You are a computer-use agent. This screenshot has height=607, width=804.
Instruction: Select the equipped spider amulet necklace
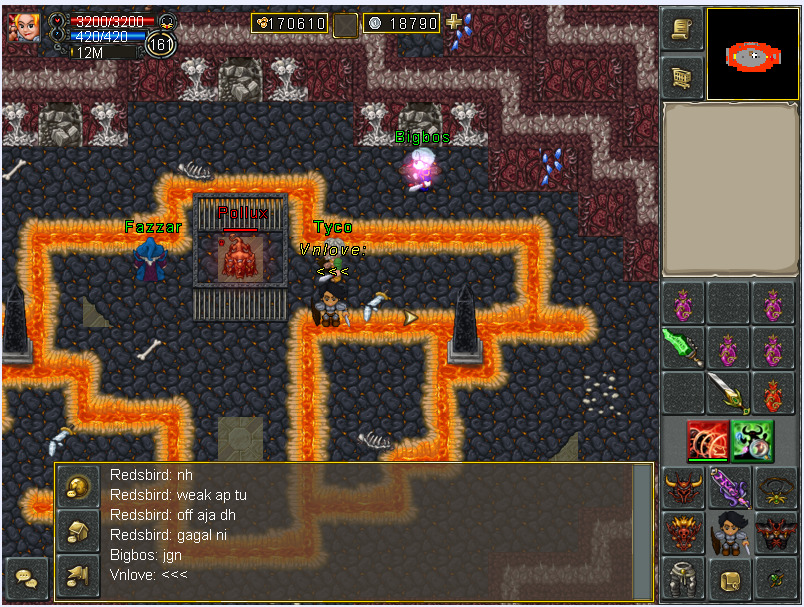pyautogui.click(x=775, y=488)
